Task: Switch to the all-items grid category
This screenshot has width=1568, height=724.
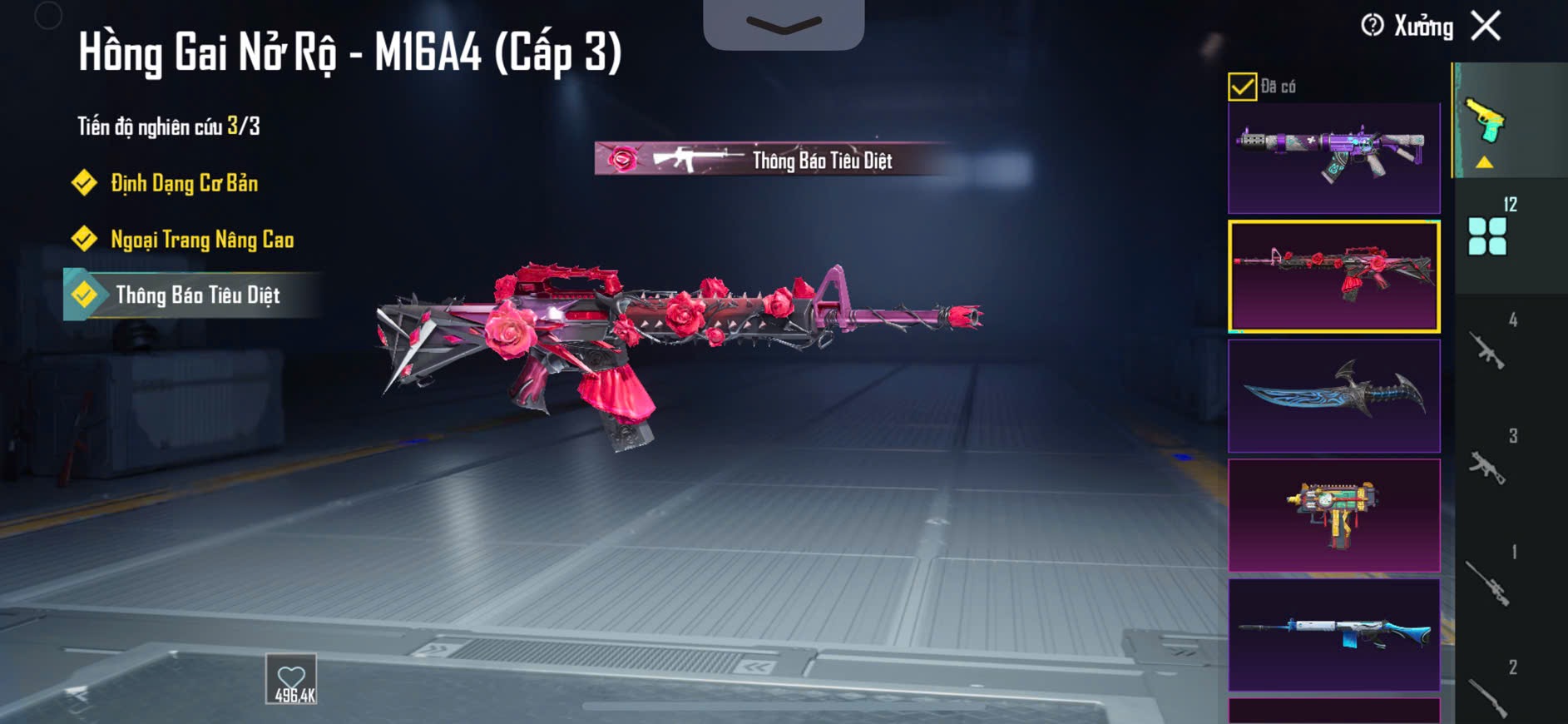Action: (x=1487, y=236)
